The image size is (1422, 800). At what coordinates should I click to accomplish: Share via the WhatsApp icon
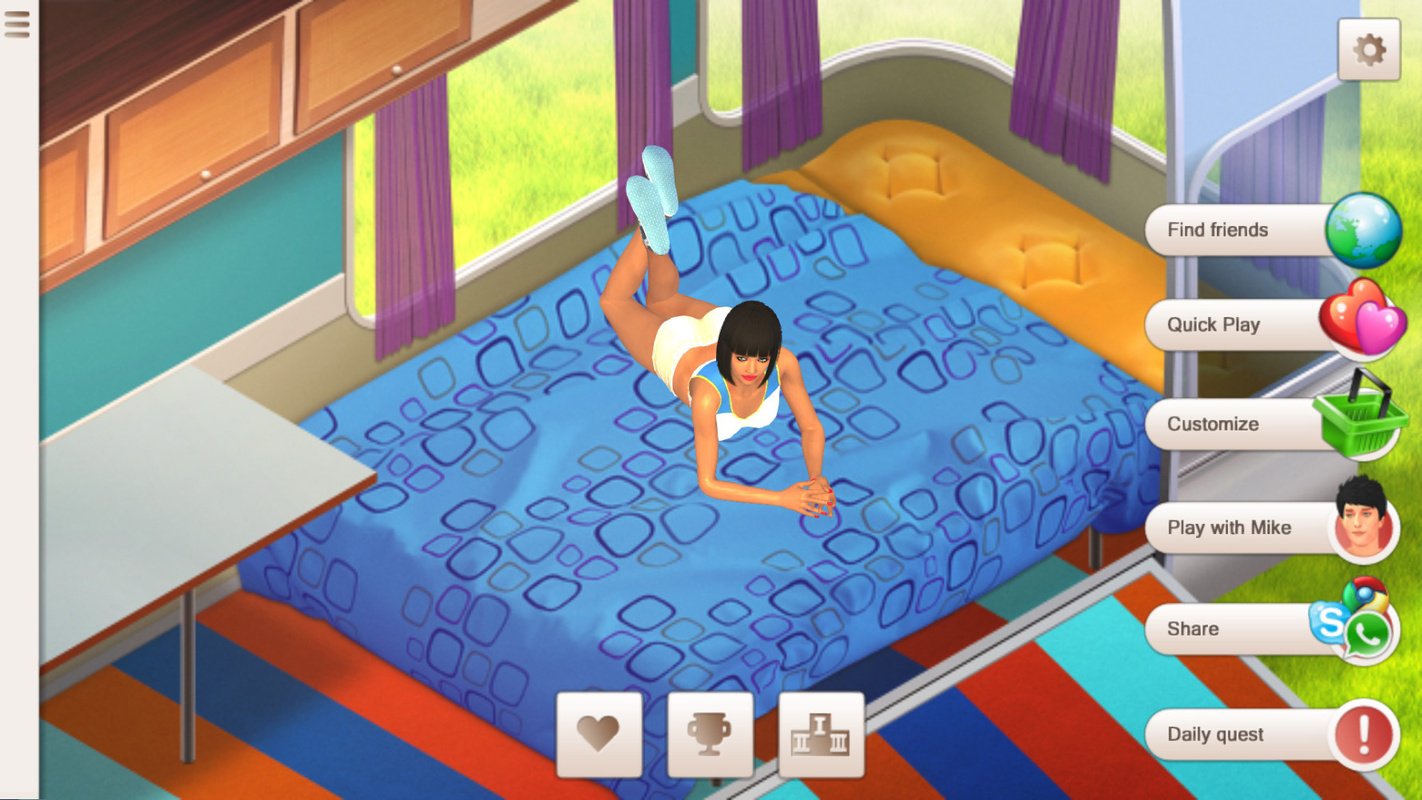(1368, 636)
